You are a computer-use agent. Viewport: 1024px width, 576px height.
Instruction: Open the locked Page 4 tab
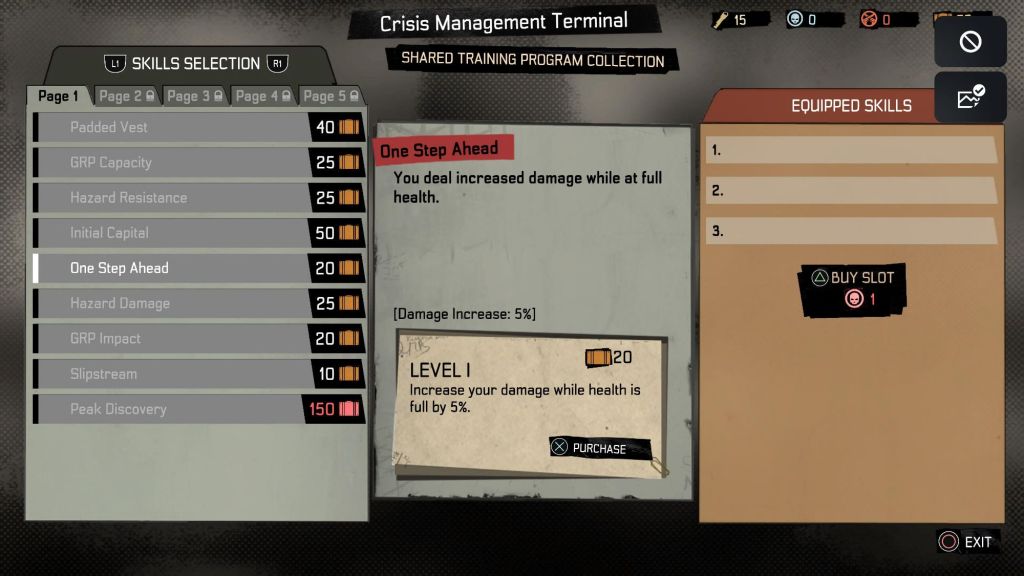click(263, 96)
